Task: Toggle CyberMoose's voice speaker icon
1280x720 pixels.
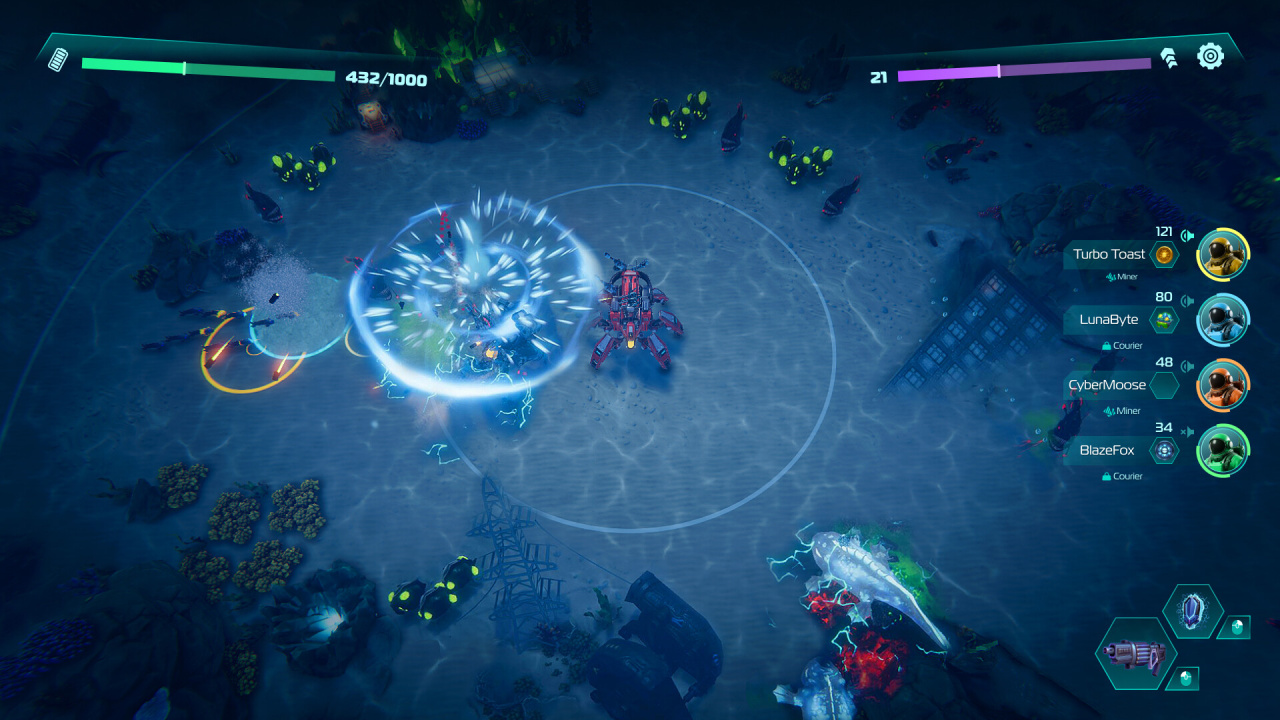Action: point(1187,366)
